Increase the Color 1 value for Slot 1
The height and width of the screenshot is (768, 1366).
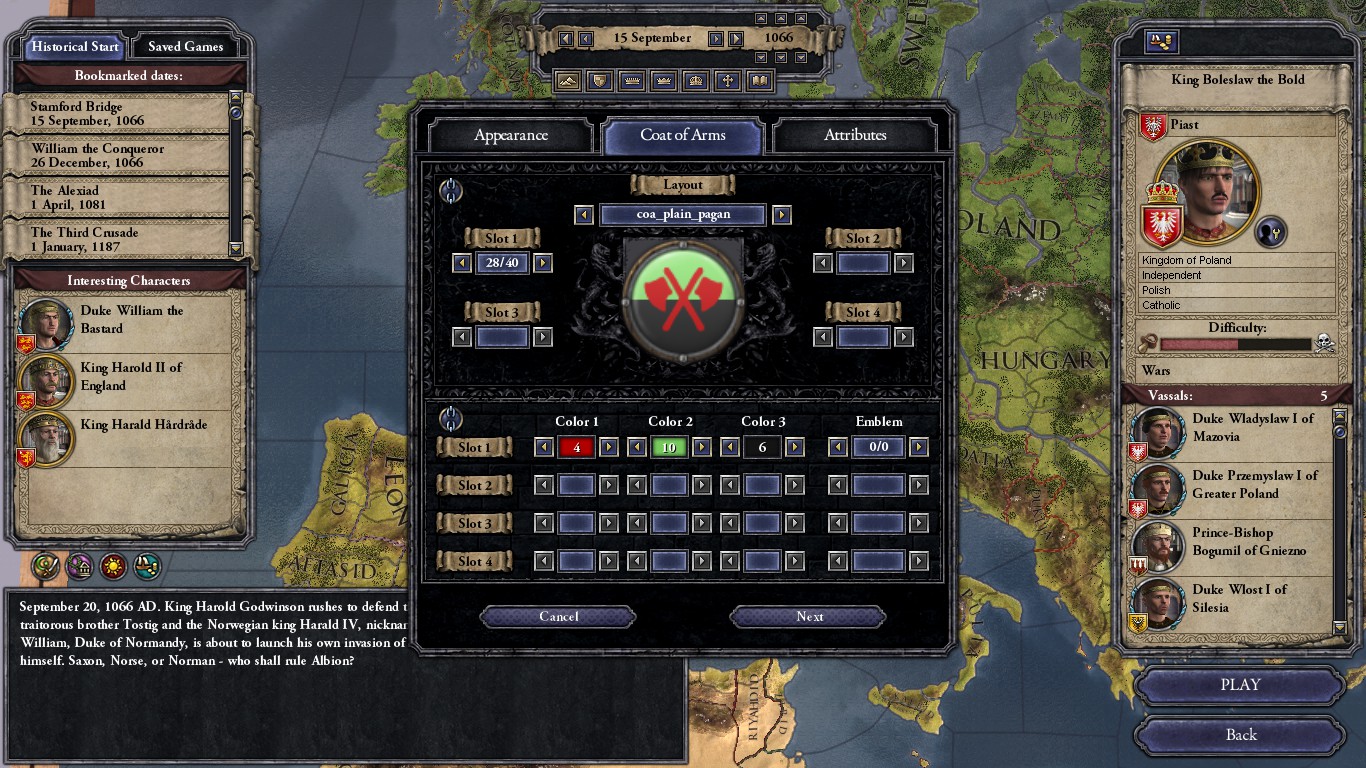pos(609,447)
